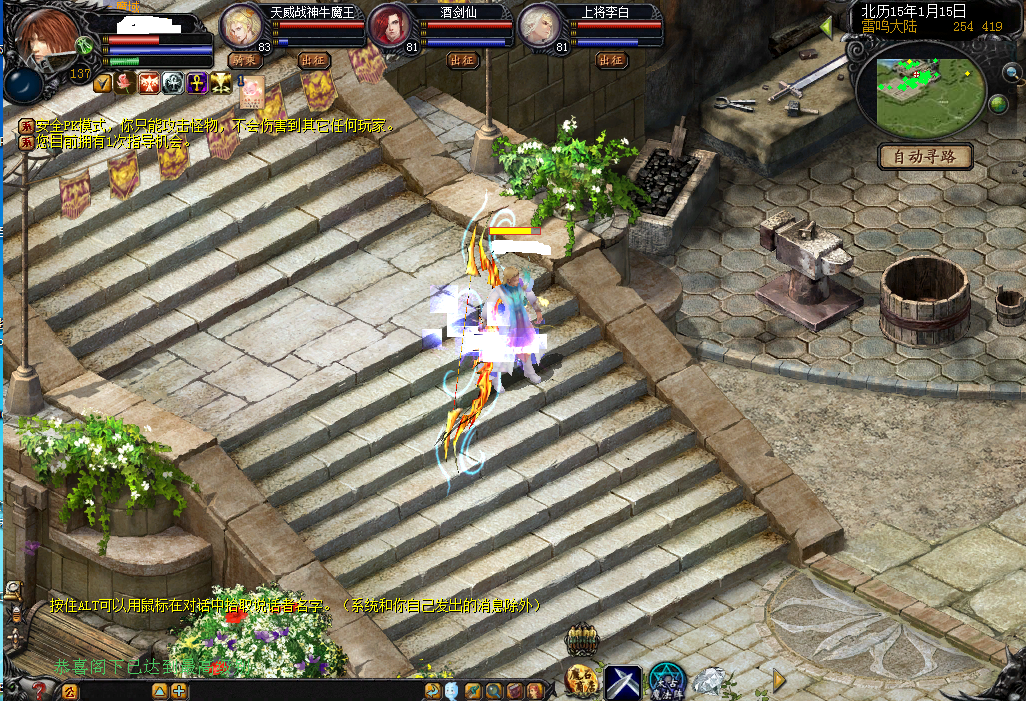Screen dimensions: 1026x701
Task: Open the 魔法阵 magic circle icon
Action: coord(665,679)
